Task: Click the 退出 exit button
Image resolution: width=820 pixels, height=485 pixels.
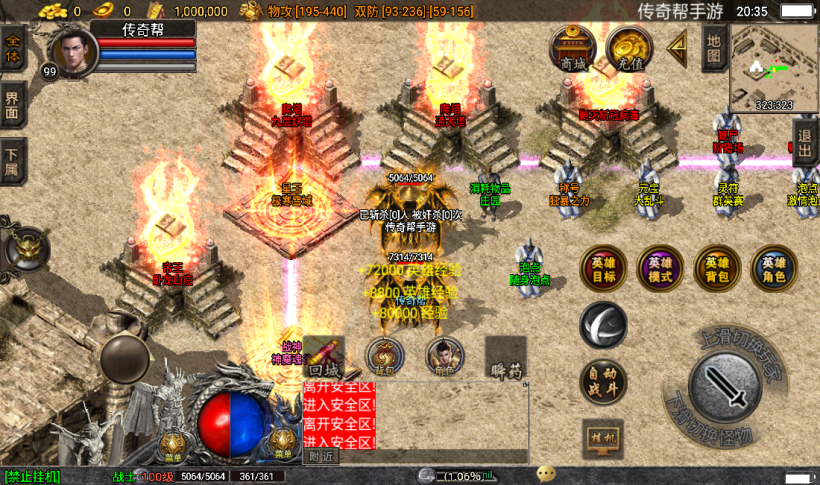Action: coord(805,140)
